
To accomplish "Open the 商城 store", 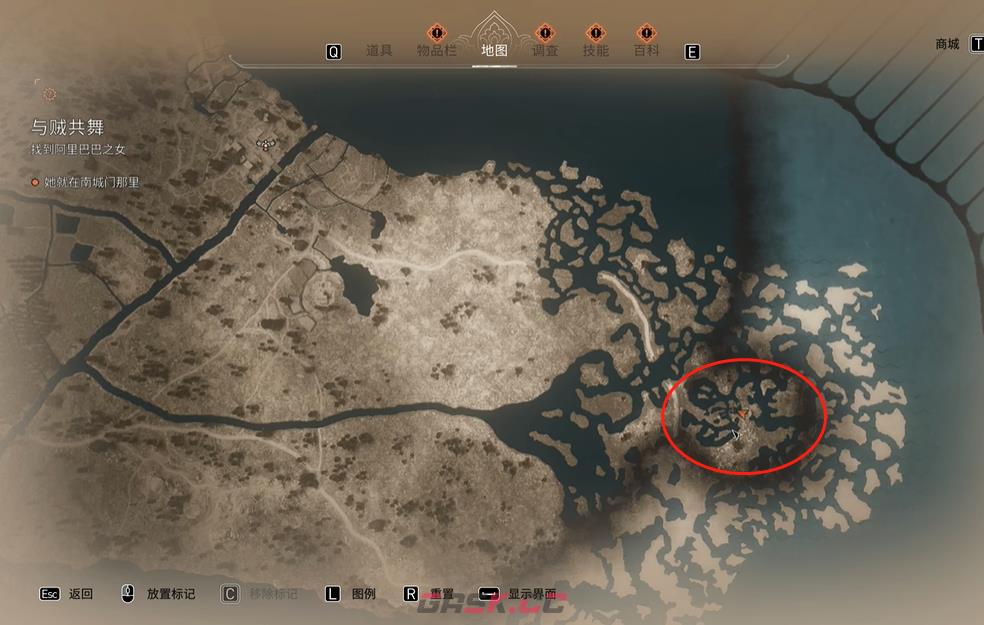I will 947,44.
